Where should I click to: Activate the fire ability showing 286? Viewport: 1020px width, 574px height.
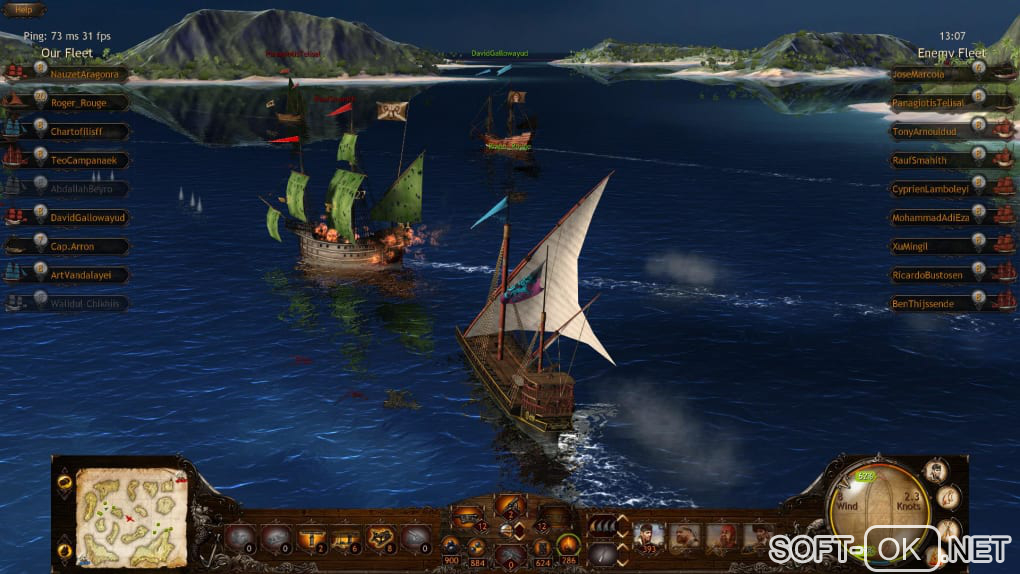click(x=570, y=543)
